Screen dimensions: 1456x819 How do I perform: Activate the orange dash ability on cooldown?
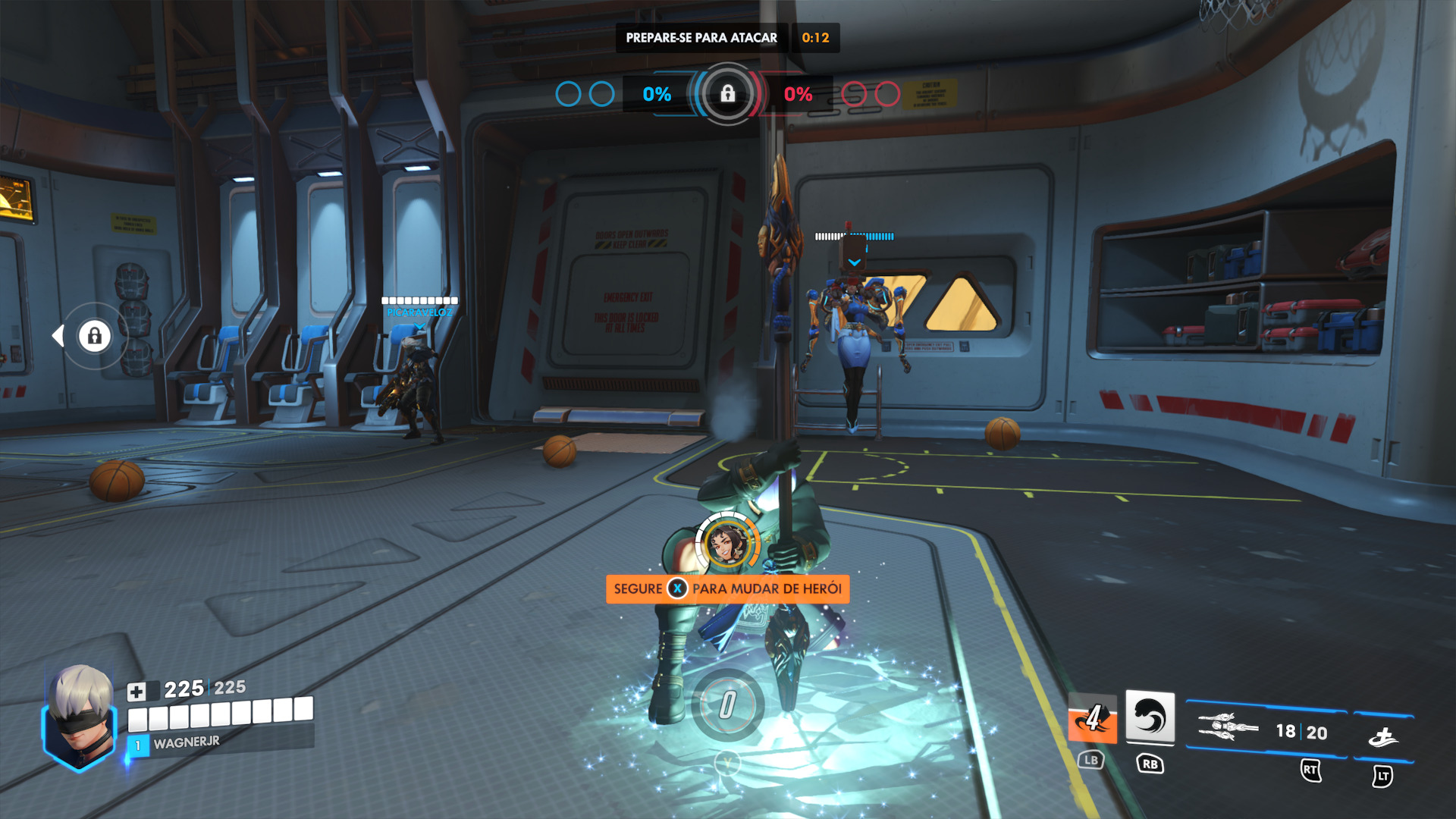[1092, 718]
